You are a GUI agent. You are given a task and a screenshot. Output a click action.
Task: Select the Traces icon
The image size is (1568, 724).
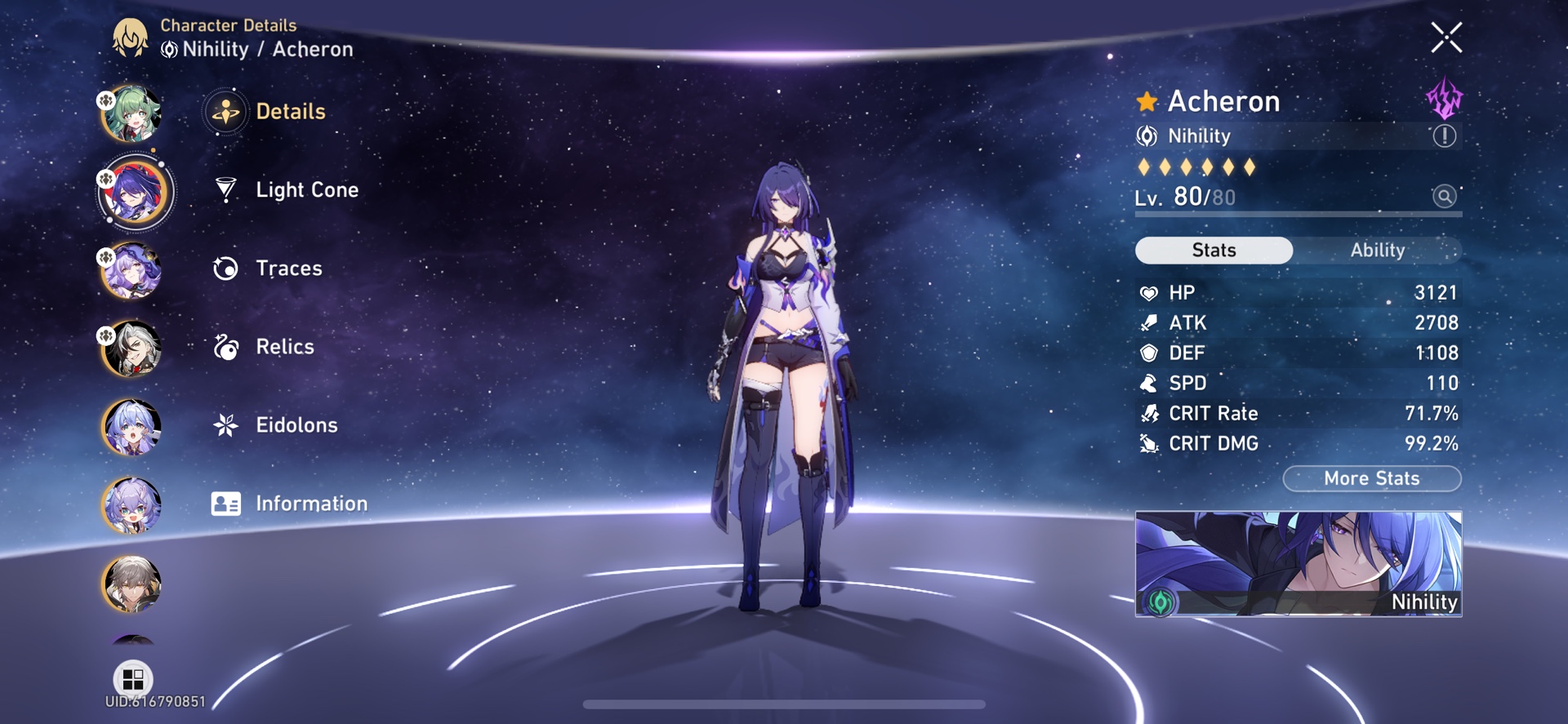coord(225,268)
